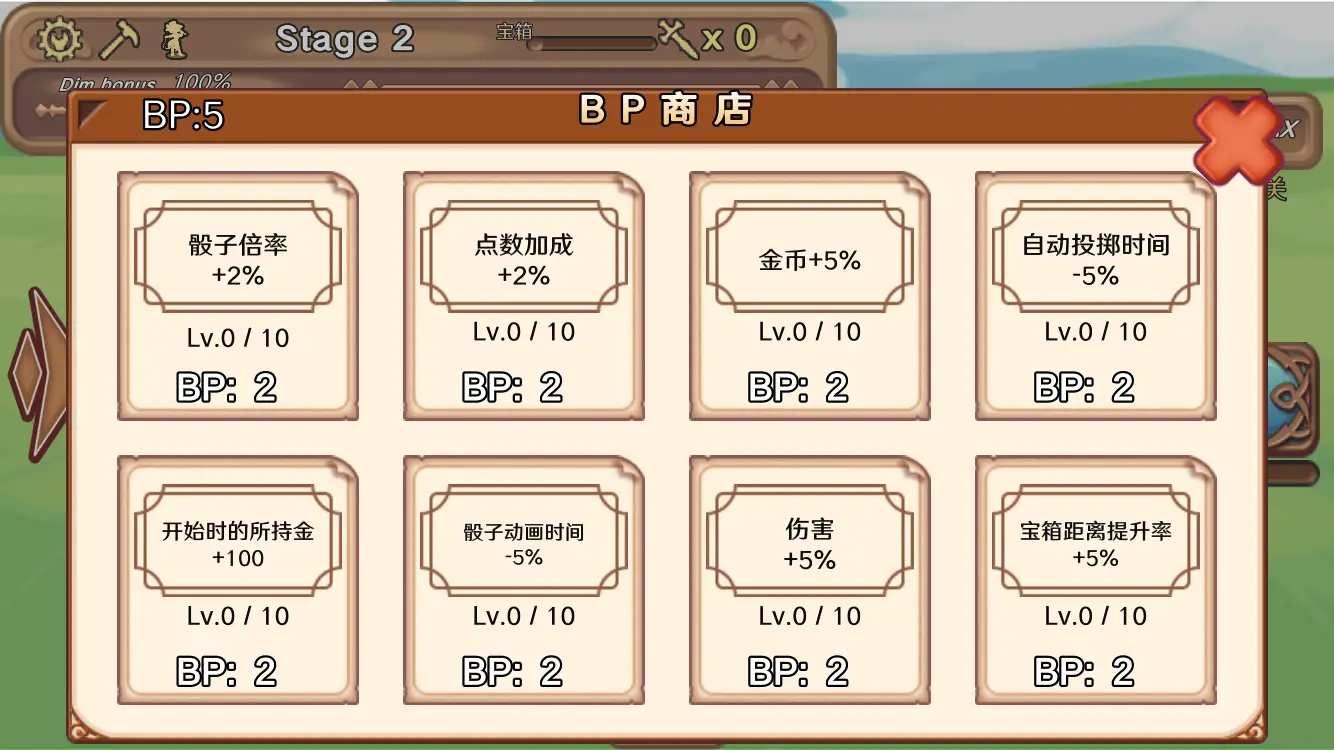
Task: Buy the 点数加成 +2% upgrade
Action: (x=524, y=295)
